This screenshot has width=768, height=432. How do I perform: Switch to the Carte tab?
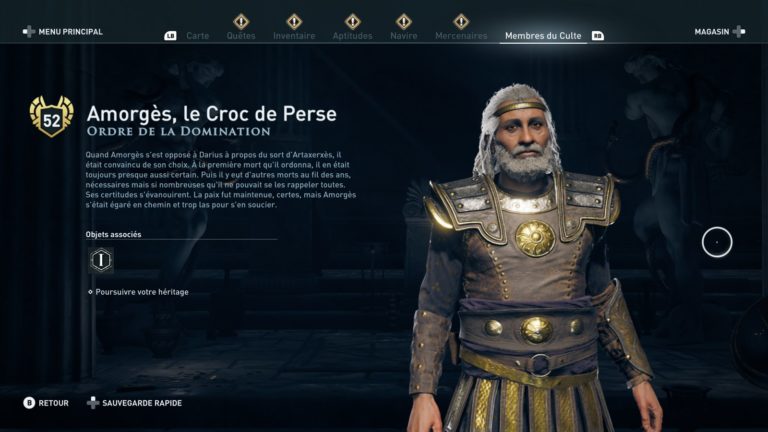coord(197,36)
